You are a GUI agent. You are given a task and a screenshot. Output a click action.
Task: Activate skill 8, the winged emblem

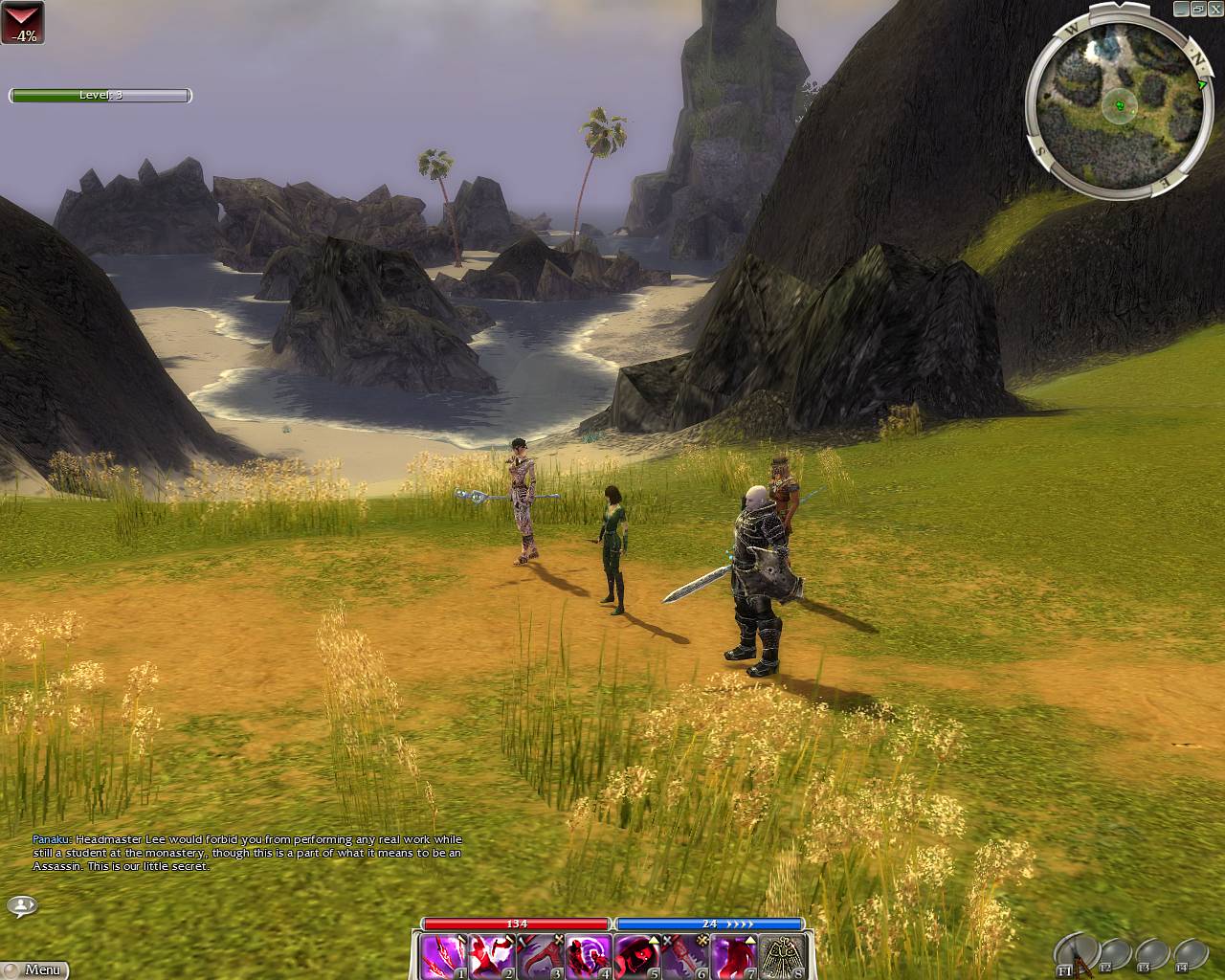point(782,956)
